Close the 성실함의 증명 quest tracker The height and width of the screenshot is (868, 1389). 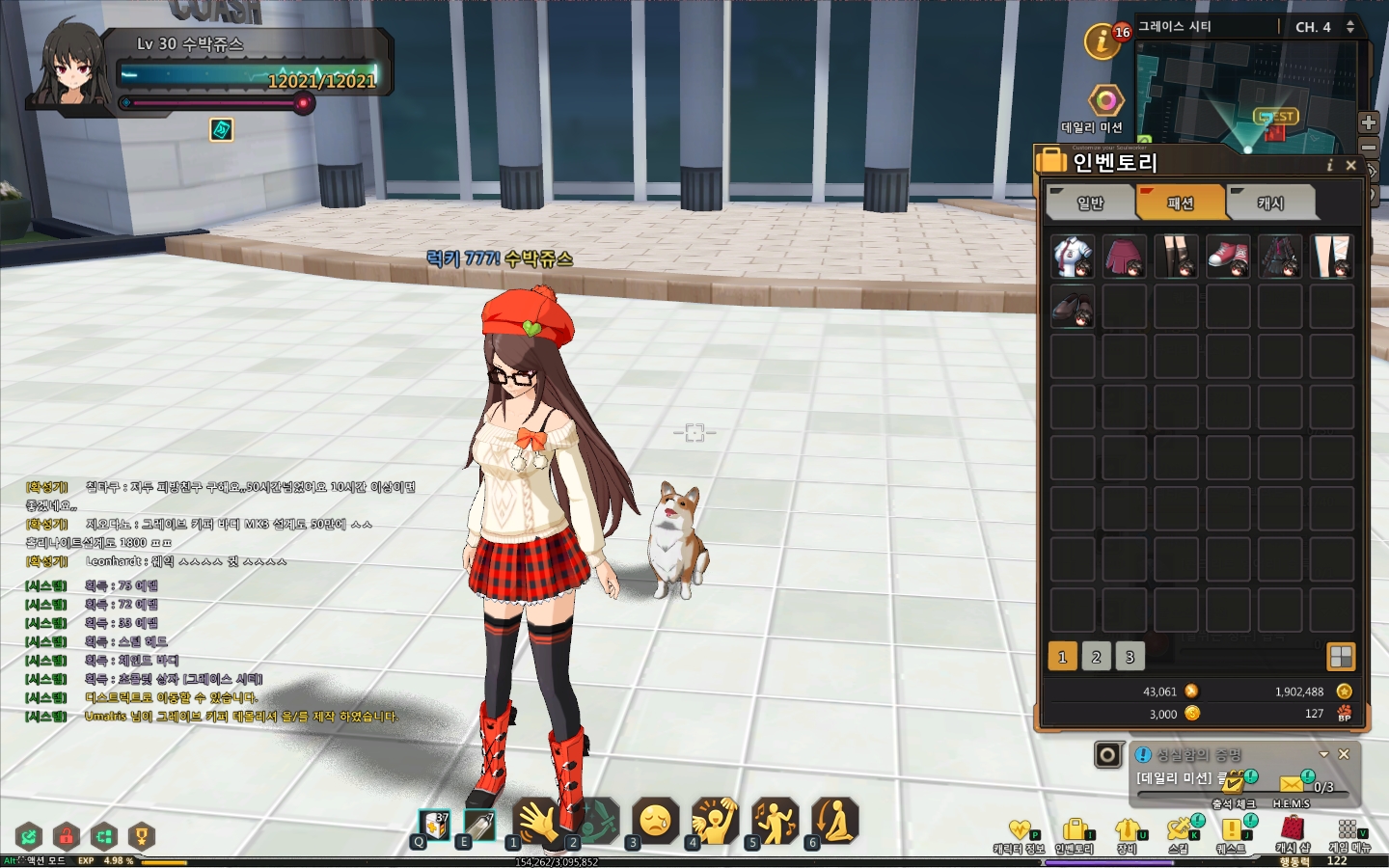(x=1344, y=754)
